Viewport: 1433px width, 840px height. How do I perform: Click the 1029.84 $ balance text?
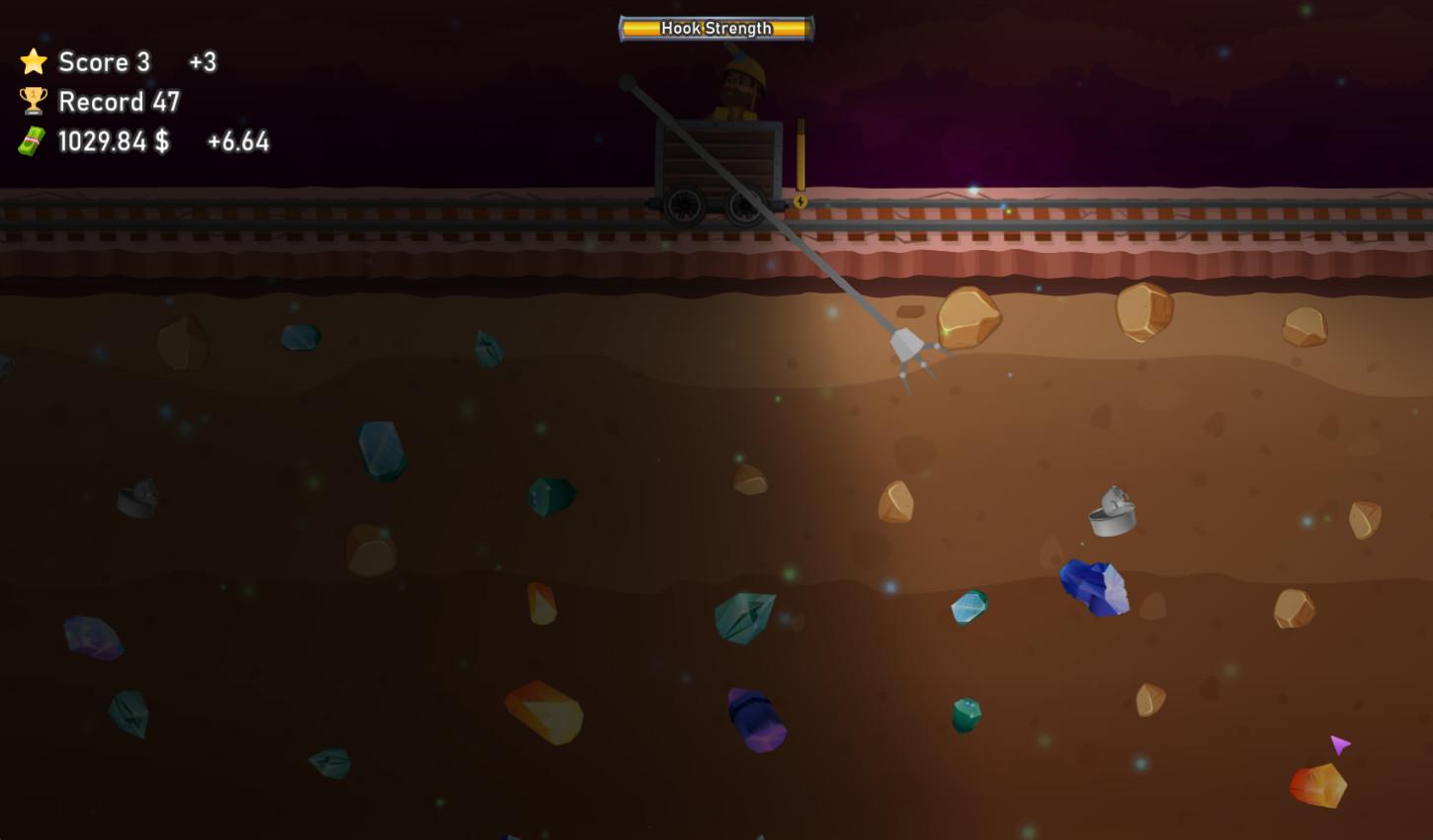113,140
